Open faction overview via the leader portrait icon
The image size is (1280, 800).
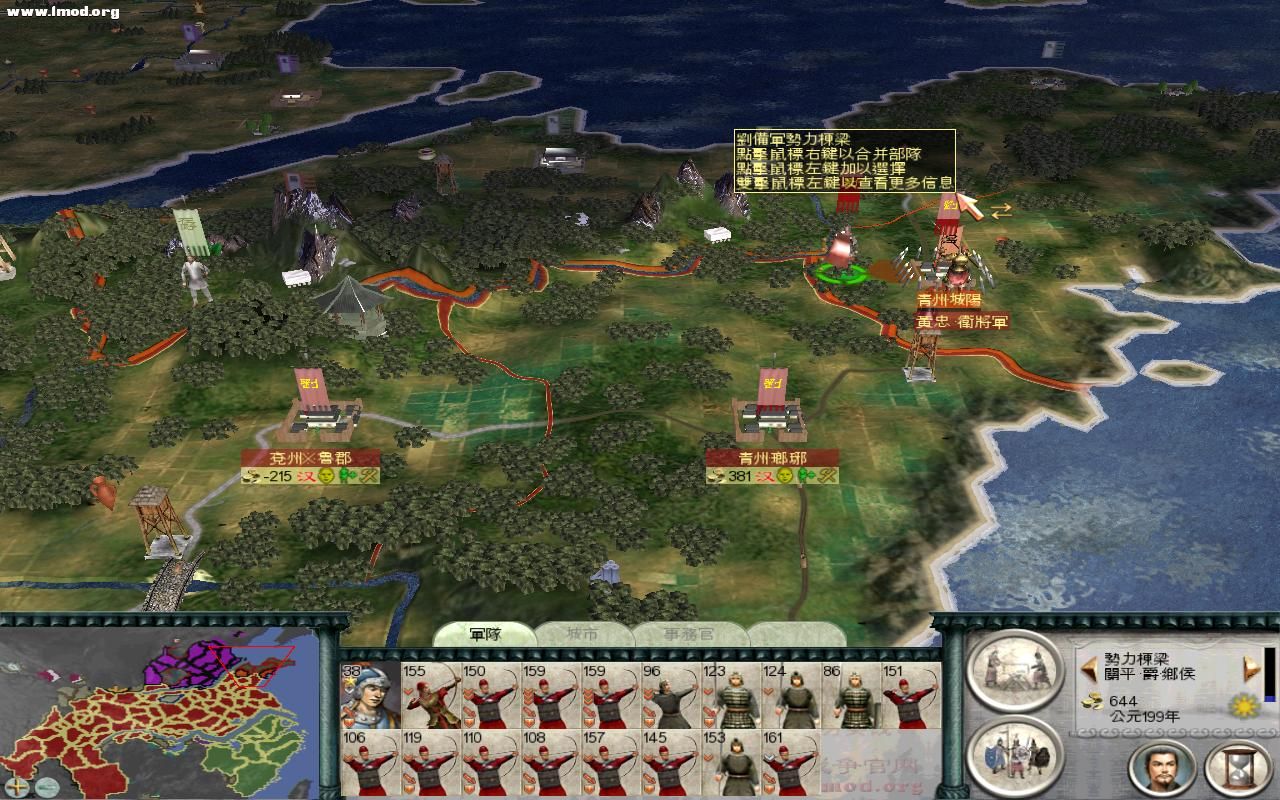(x=1160, y=770)
